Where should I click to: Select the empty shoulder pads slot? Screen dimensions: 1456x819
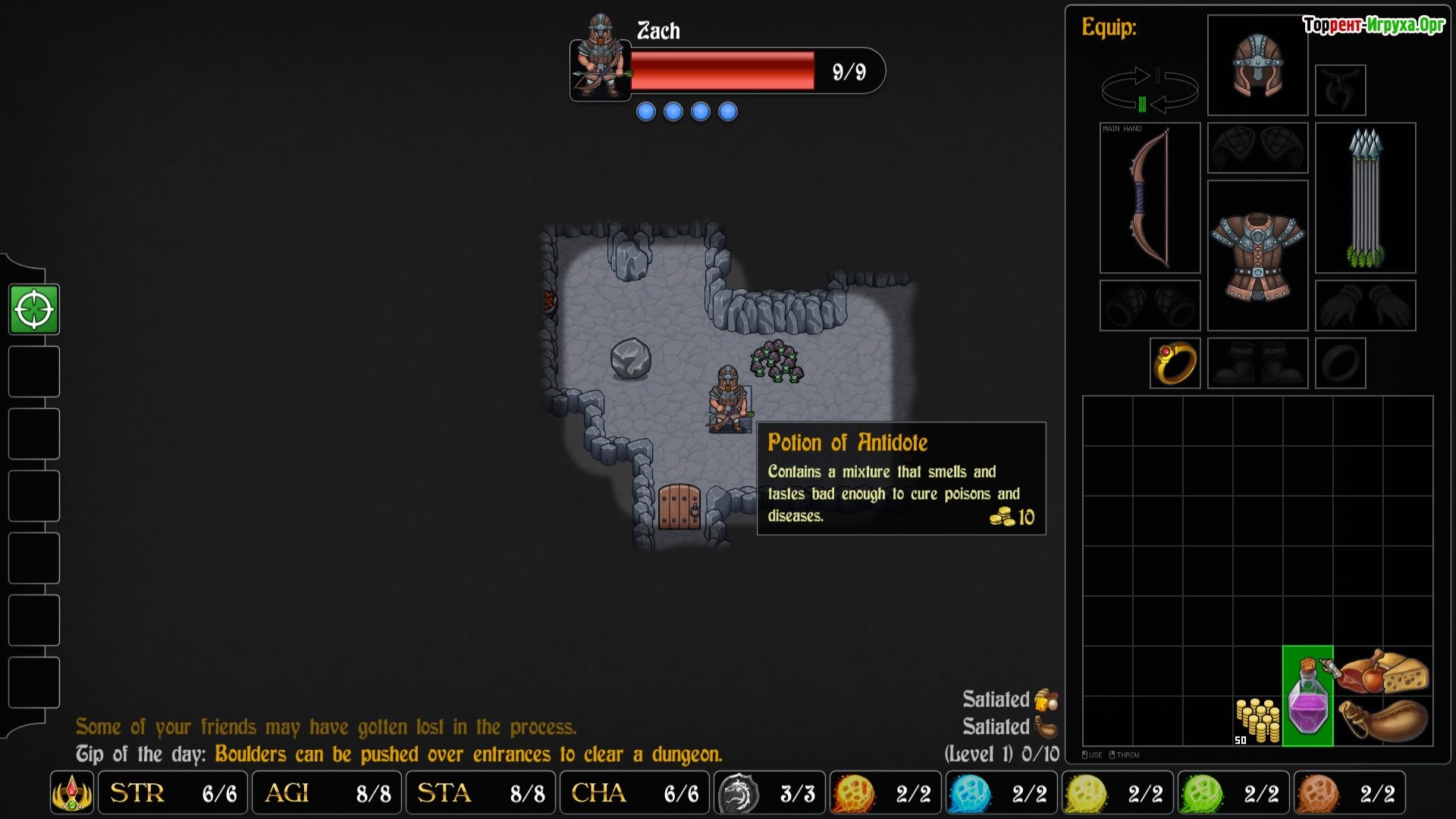coord(1257,148)
